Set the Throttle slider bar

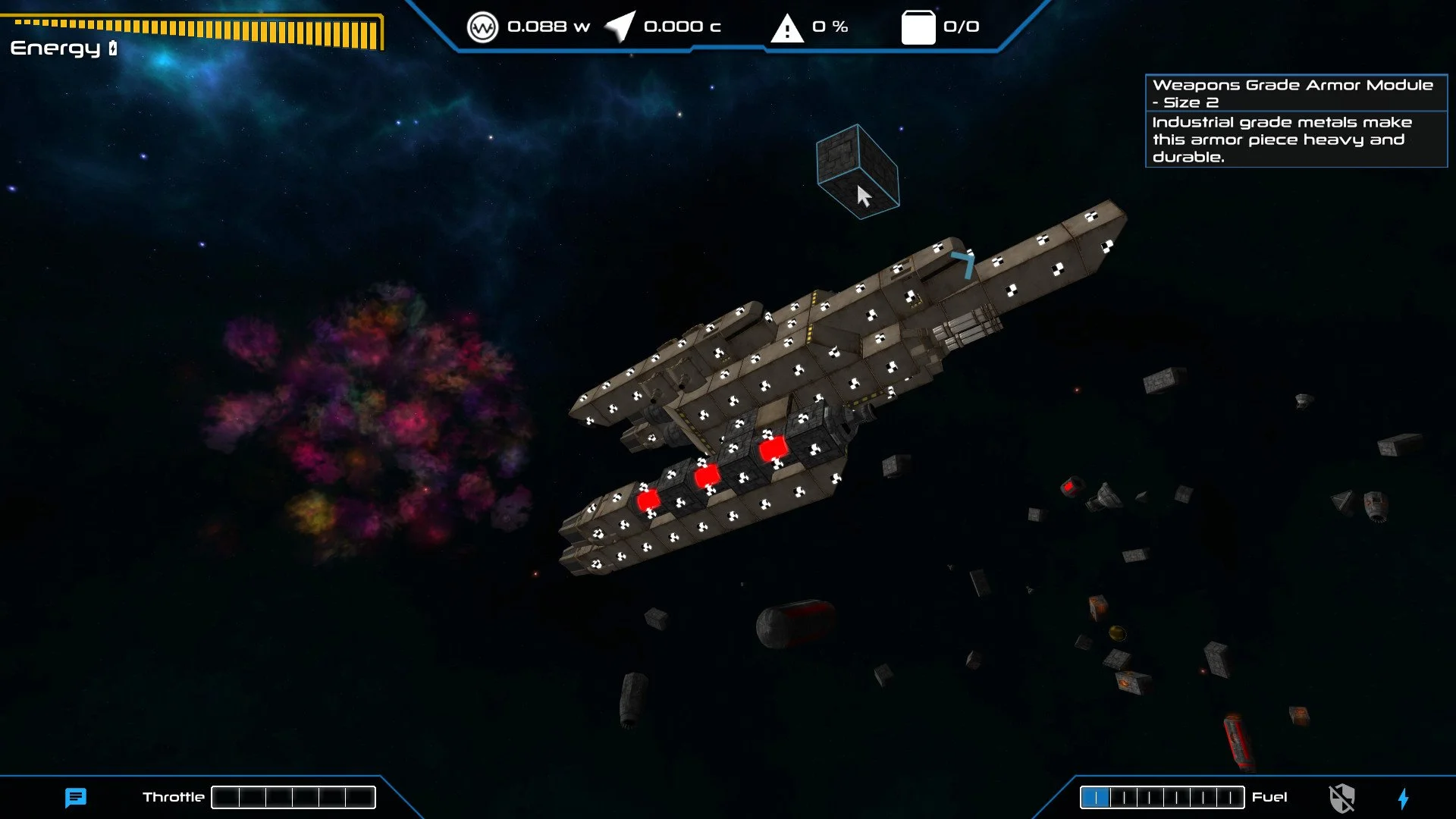(294, 797)
